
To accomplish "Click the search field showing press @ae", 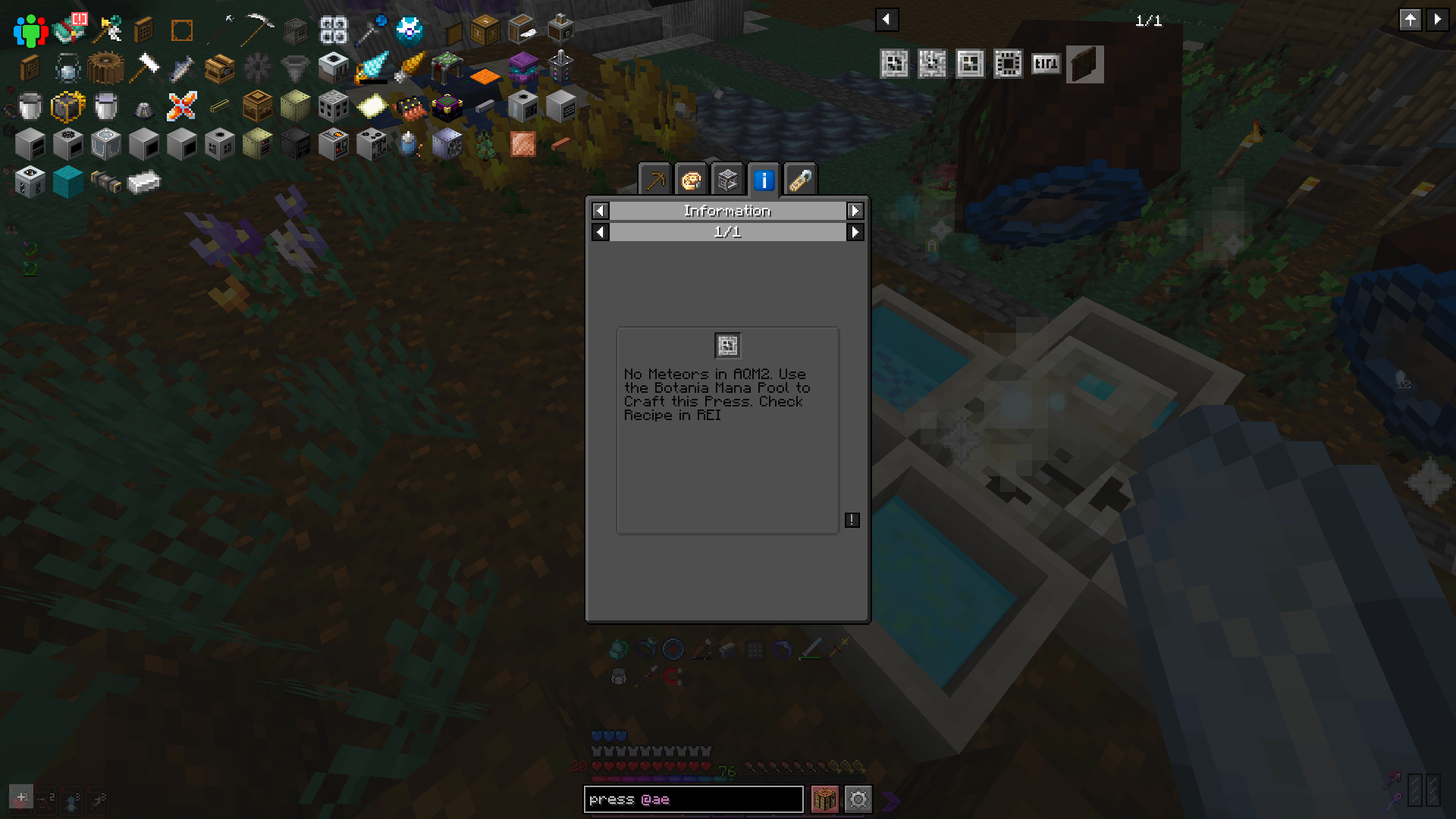I will pyautogui.click(x=694, y=799).
